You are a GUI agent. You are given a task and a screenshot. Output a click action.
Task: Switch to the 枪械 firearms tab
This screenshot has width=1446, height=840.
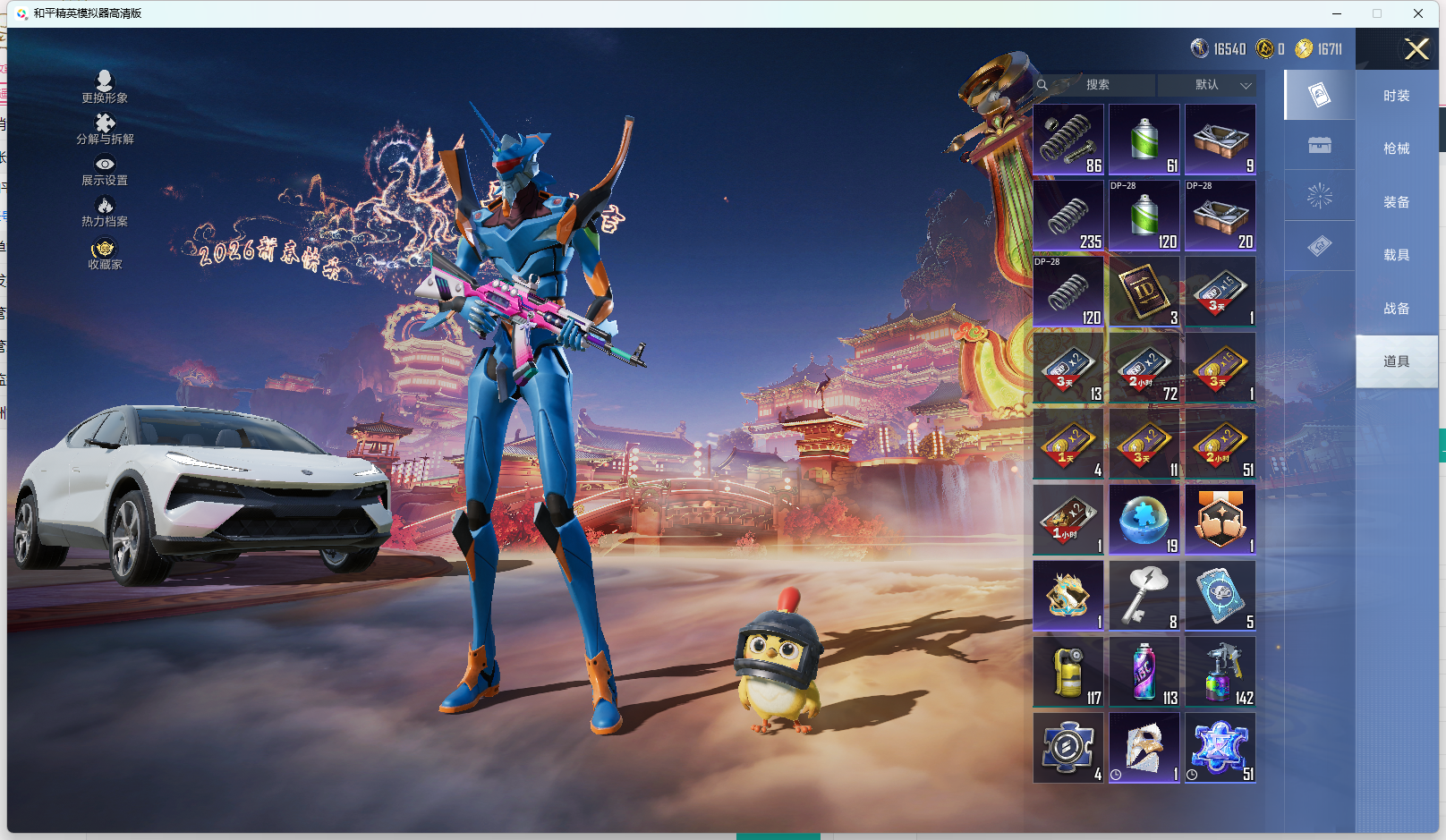[x=1396, y=148]
